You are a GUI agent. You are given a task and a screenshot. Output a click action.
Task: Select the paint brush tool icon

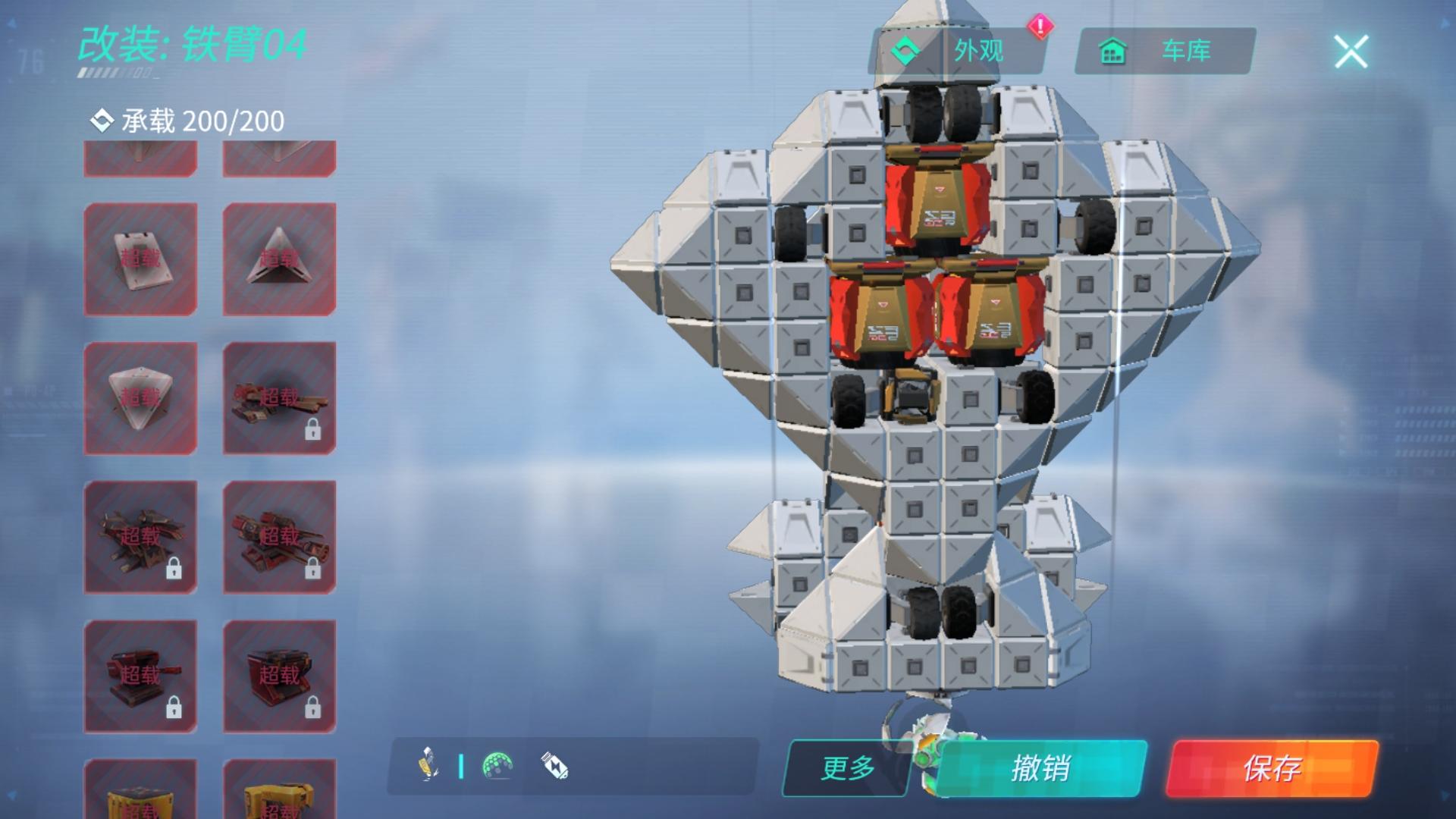(x=428, y=764)
